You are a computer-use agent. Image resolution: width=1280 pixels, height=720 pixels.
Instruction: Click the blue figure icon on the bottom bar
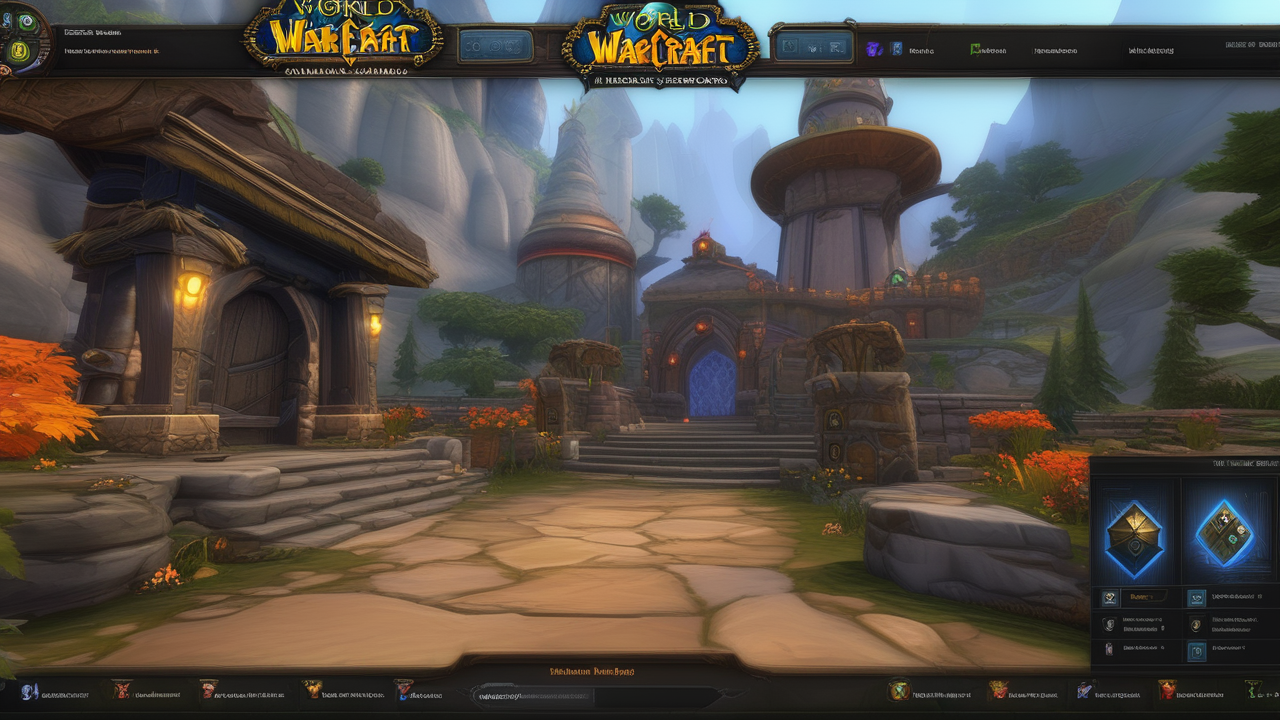click(30, 691)
